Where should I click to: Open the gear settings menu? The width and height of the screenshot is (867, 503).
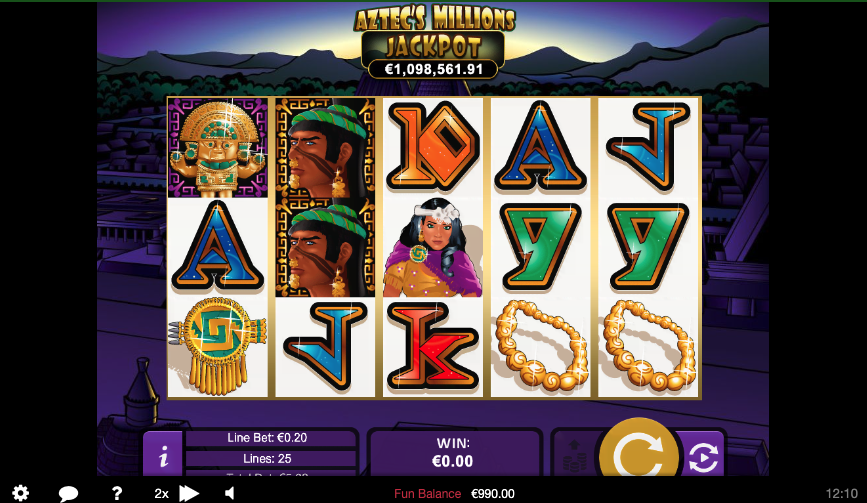tap(20, 493)
